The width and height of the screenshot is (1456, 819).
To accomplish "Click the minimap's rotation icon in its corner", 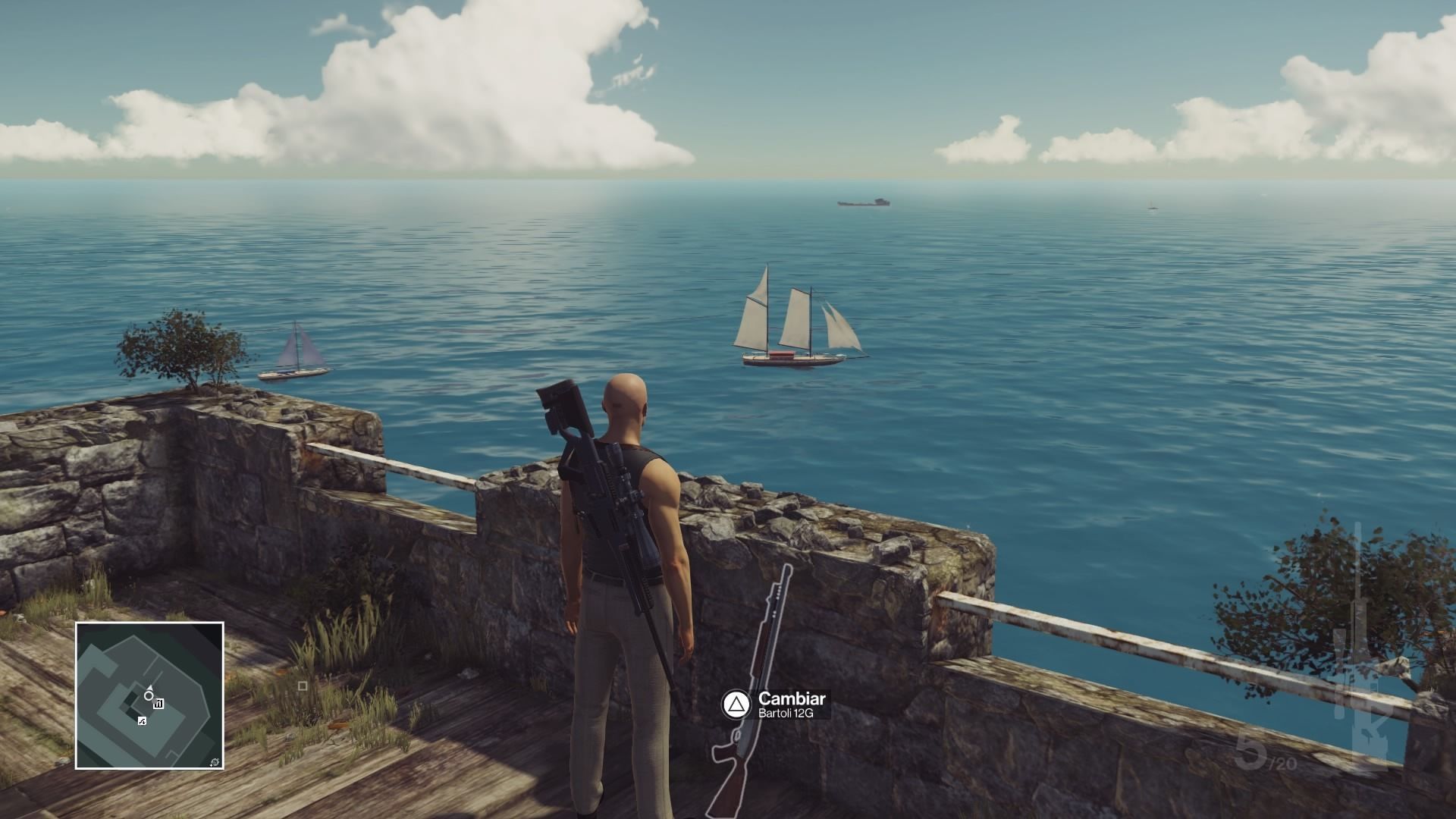I will point(215,761).
